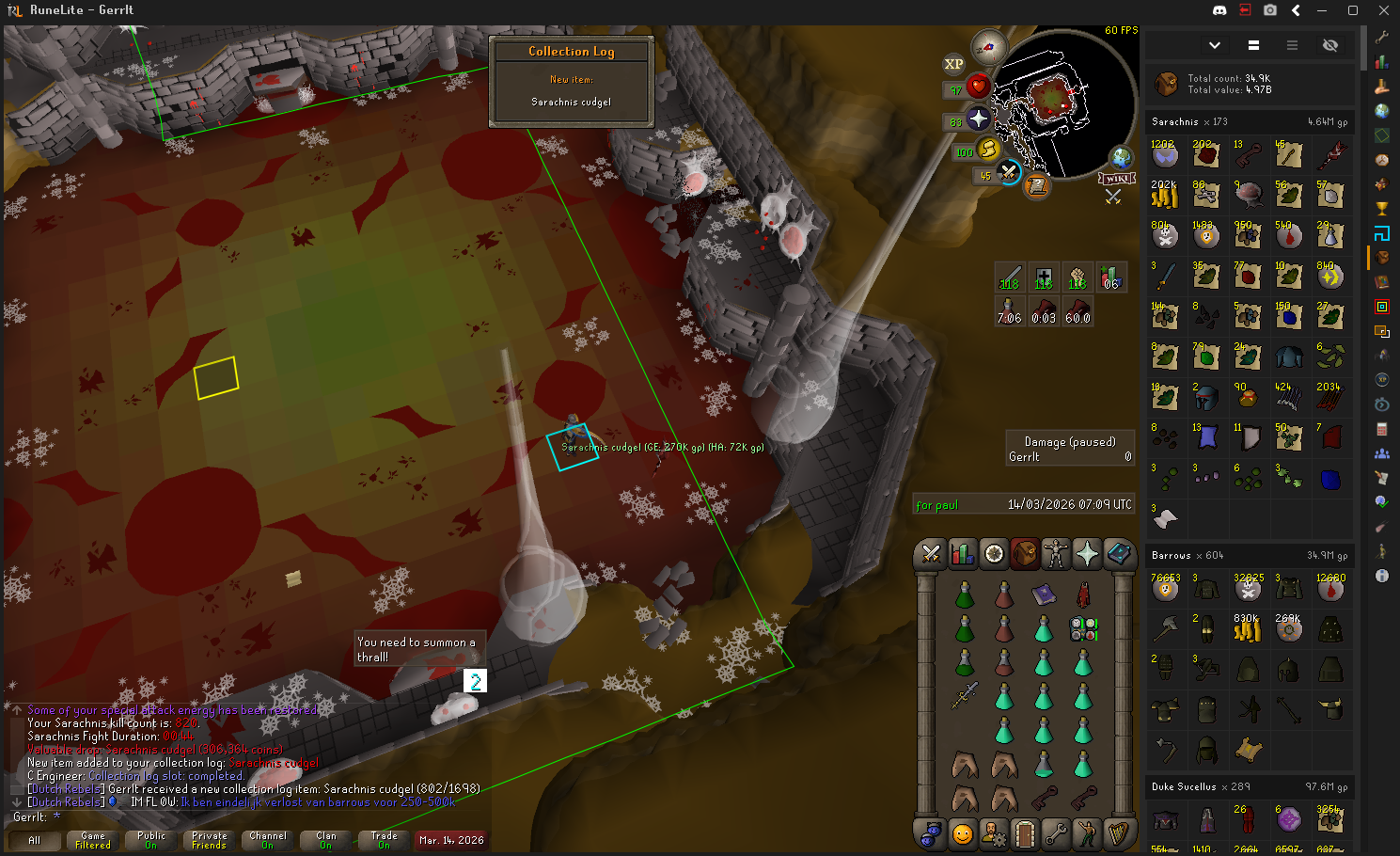Open the Logout door tab

1025,833
